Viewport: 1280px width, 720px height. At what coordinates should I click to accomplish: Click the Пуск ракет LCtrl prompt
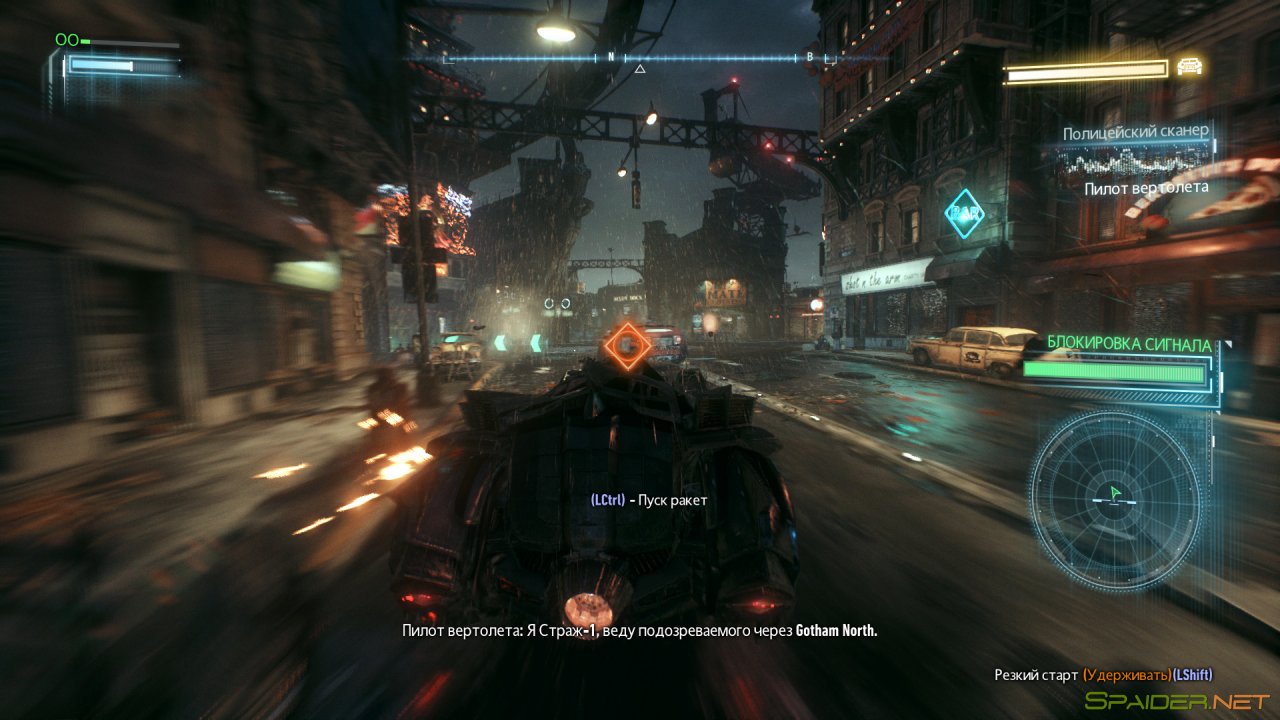(650, 501)
